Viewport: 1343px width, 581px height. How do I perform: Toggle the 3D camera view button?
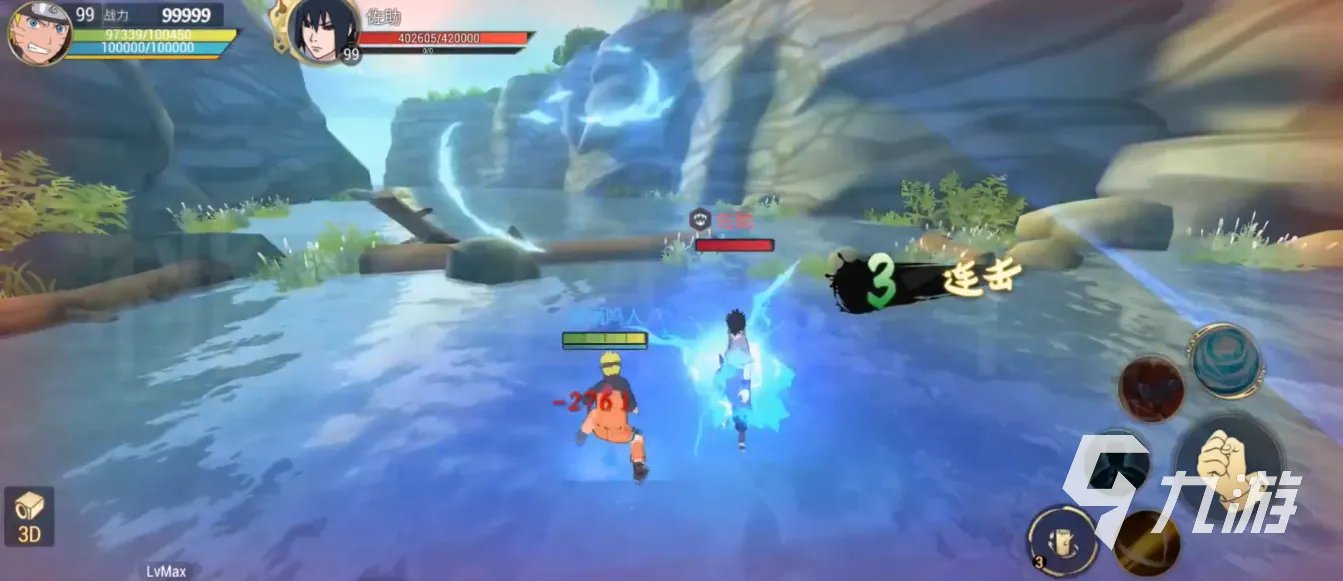(29, 517)
